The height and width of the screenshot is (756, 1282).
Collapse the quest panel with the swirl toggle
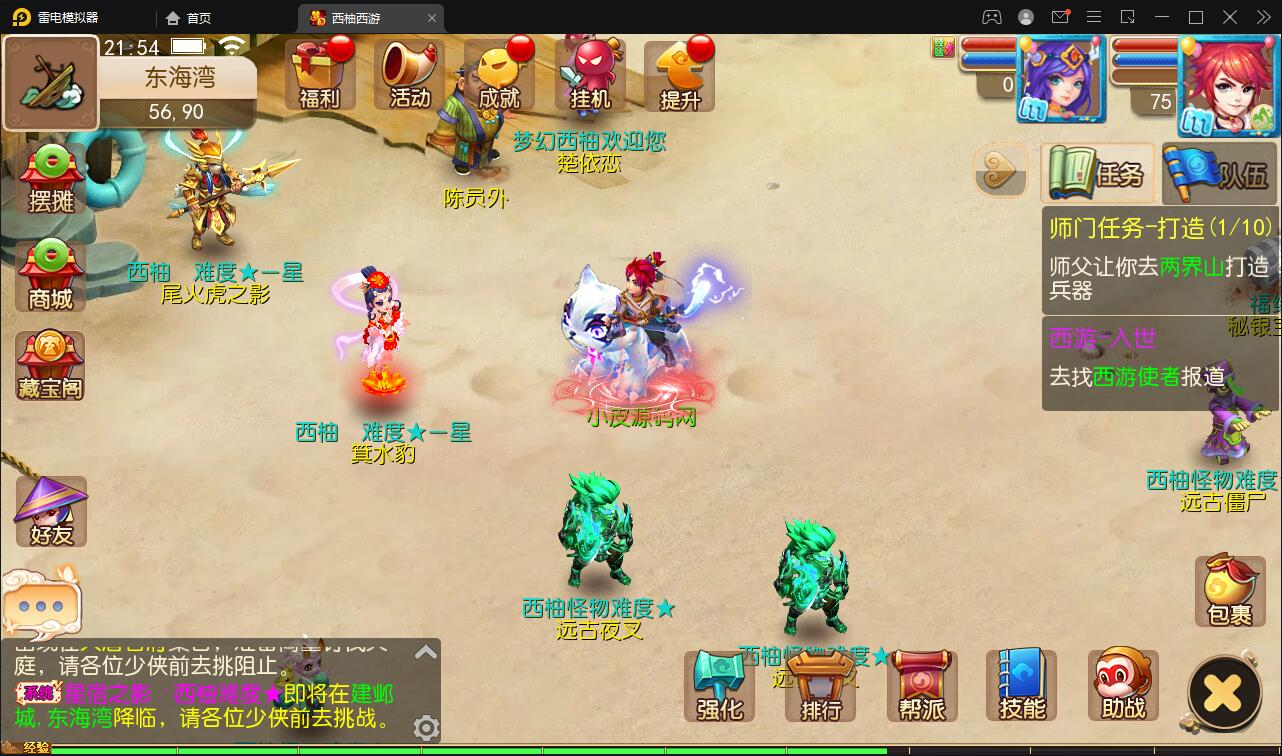pyautogui.click(x=1000, y=170)
